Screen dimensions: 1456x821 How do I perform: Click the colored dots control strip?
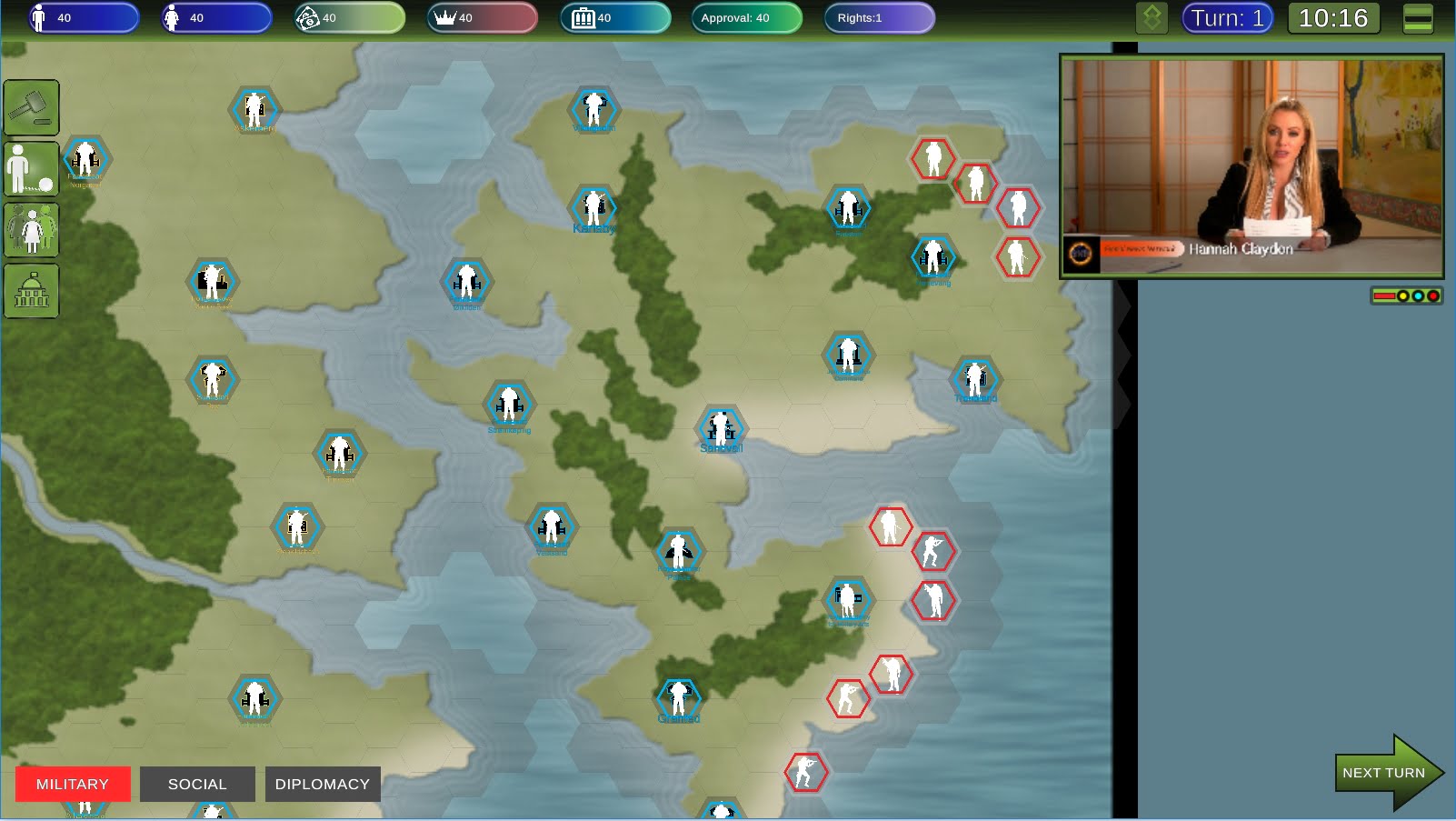1406,295
